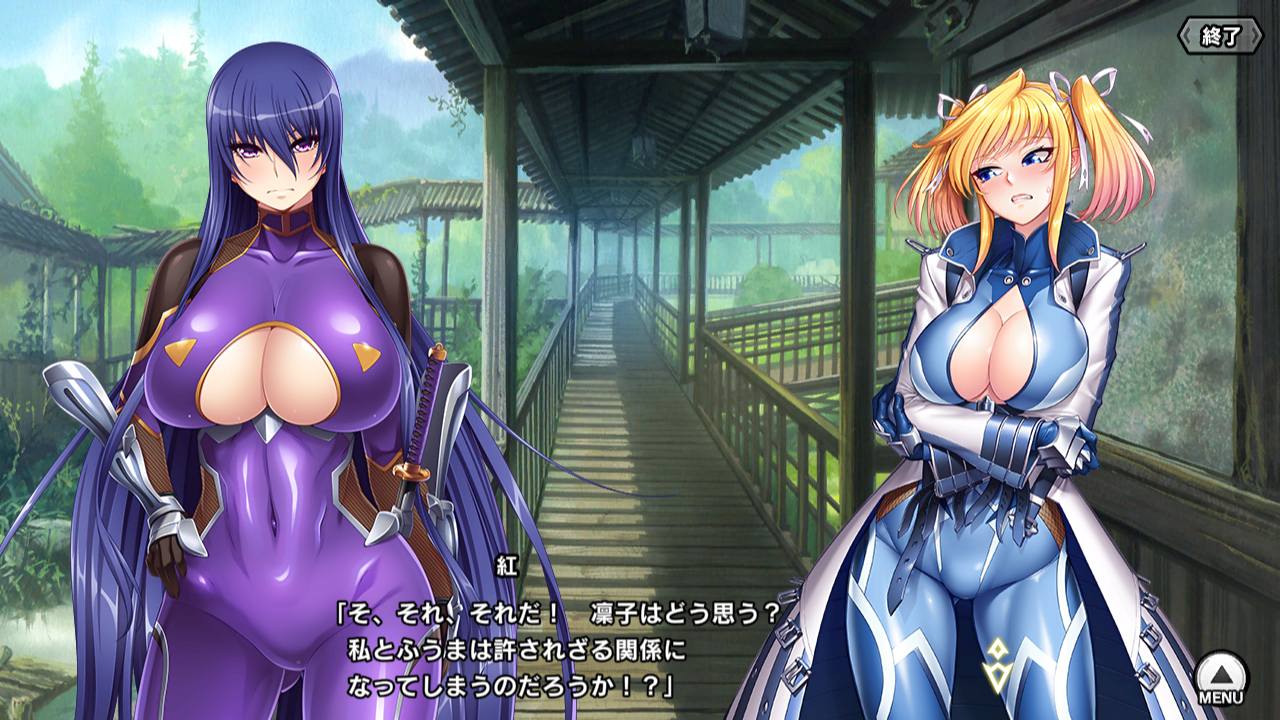Image resolution: width=1280 pixels, height=720 pixels.
Task: Advance dialogue with the diamond arrow indicator
Action: 996,665
